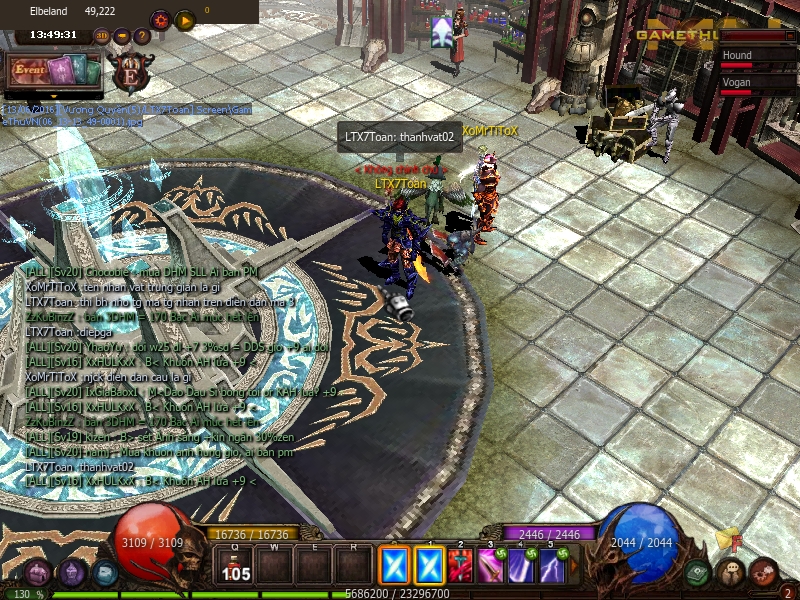The height and width of the screenshot is (600, 800).
Task: Select the blue crossed-swords skill in slot 1
Action: tap(429, 567)
